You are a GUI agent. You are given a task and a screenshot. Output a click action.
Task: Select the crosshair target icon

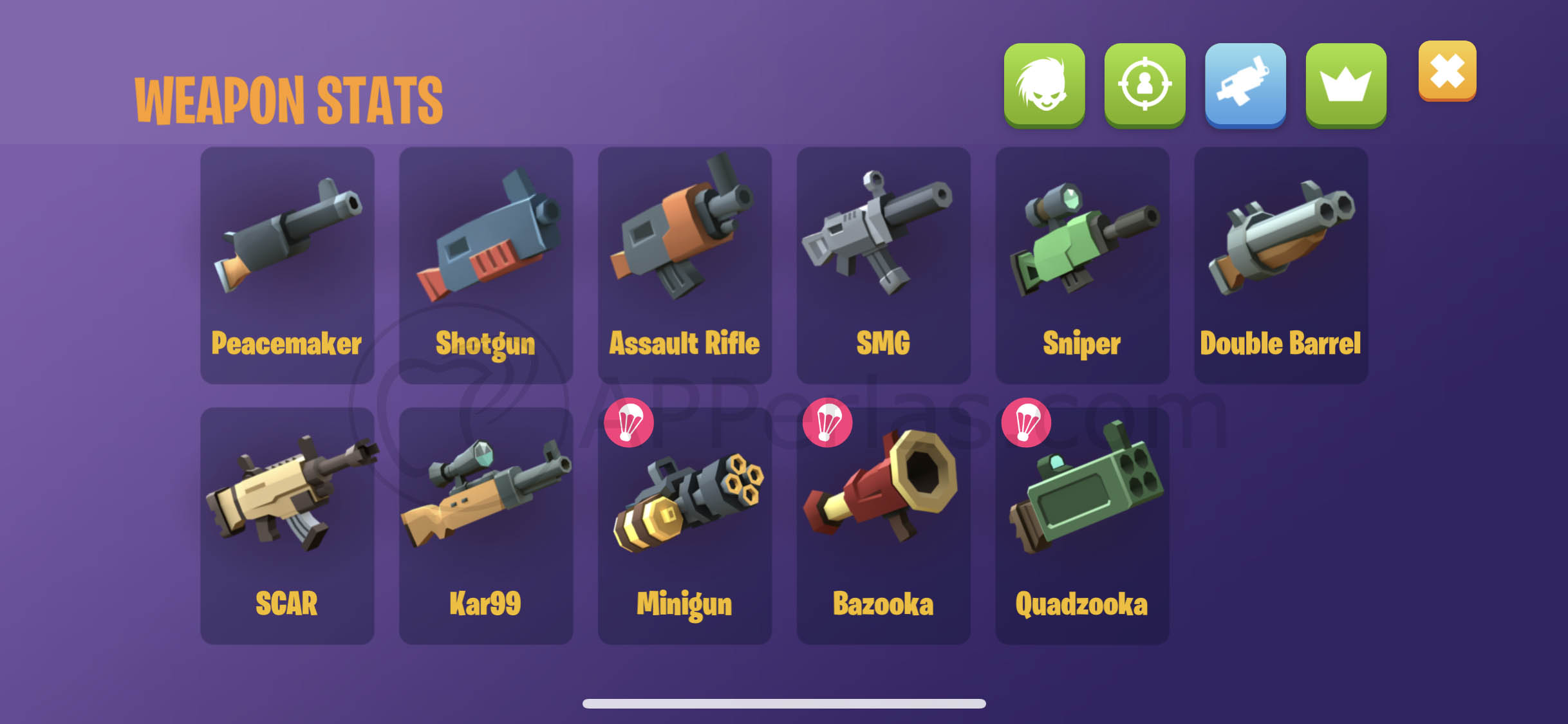pyautogui.click(x=1144, y=84)
